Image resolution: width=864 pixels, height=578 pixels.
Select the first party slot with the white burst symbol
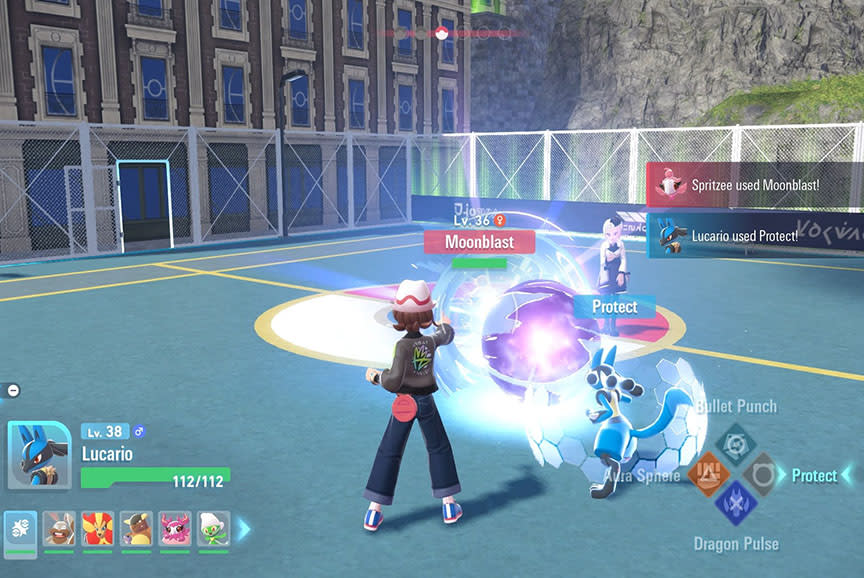coord(21,528)
